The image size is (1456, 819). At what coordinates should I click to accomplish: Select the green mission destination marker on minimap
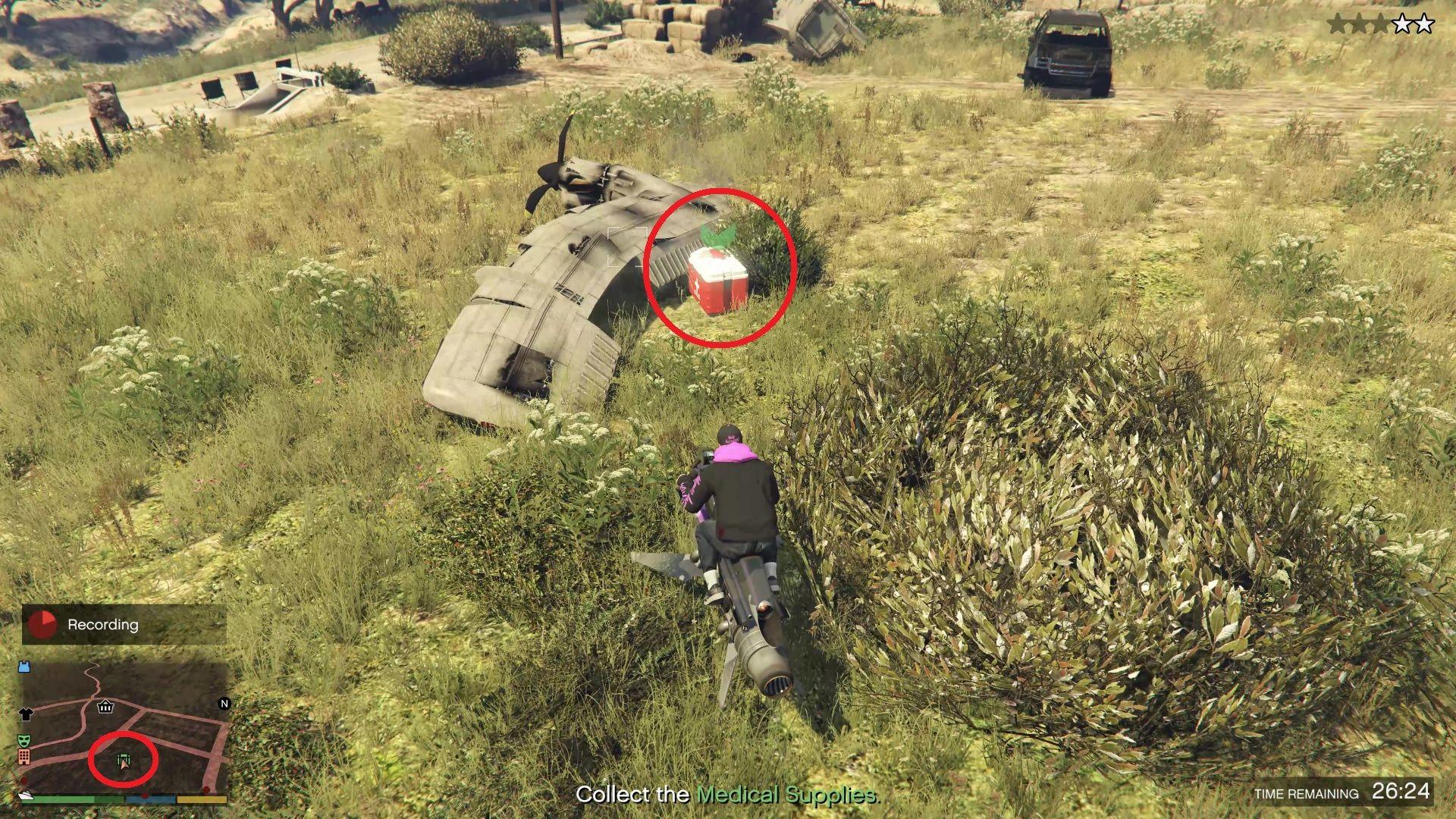(122, 759)
